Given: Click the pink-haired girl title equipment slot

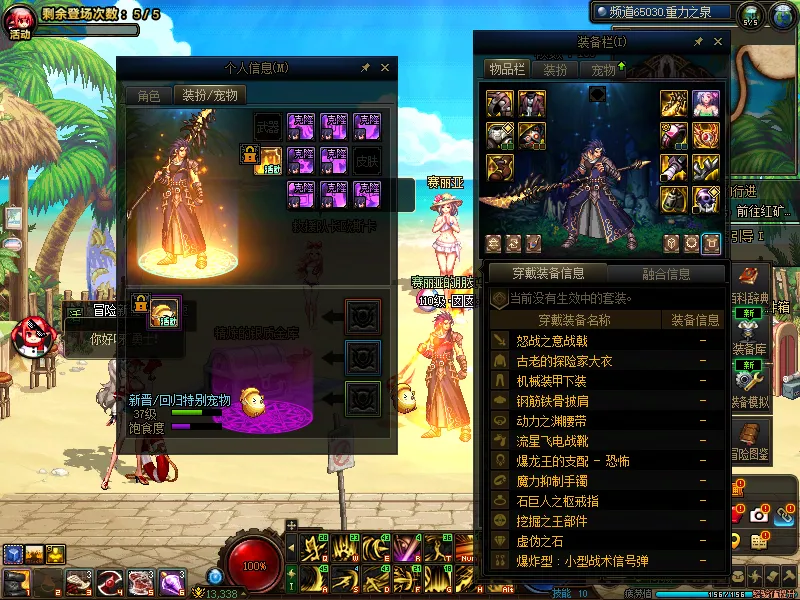Looking at the screenshot, I should (x=707, y=104).
